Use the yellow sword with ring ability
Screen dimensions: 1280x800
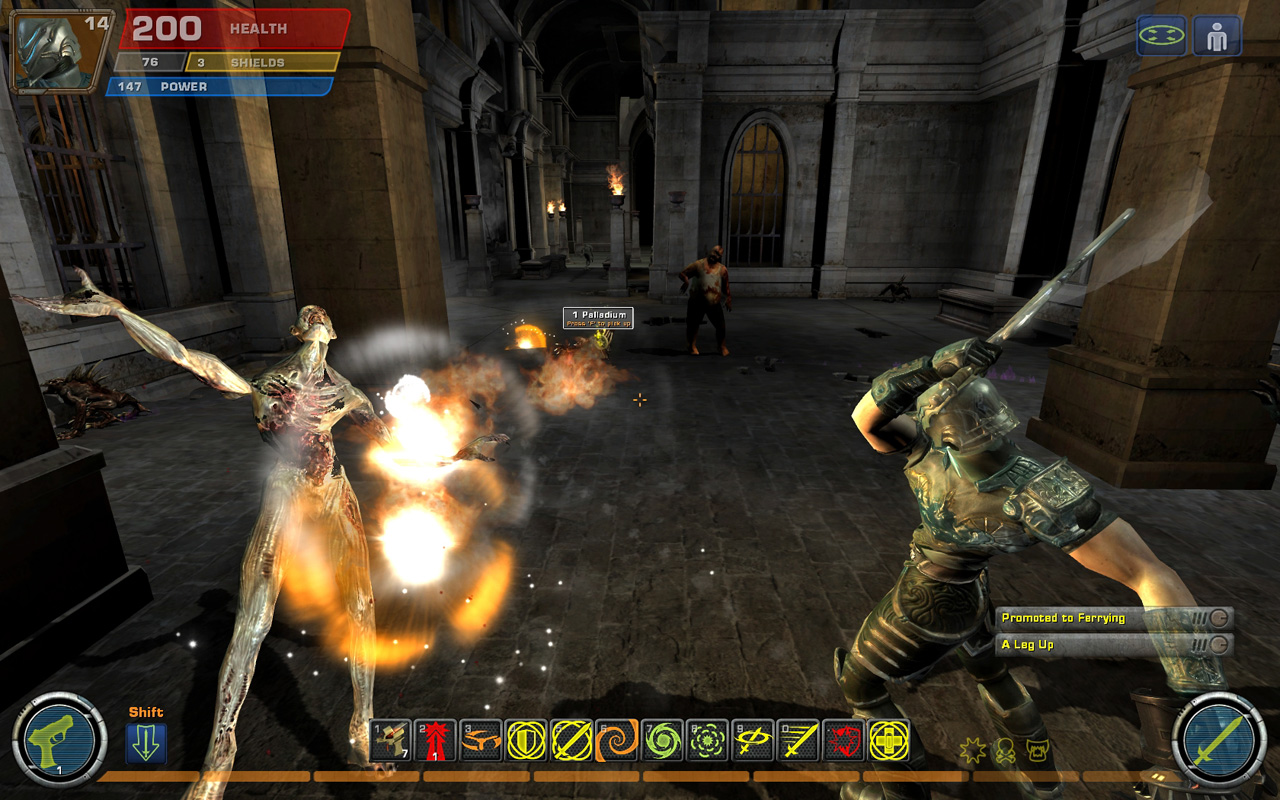tap(753, 741)
